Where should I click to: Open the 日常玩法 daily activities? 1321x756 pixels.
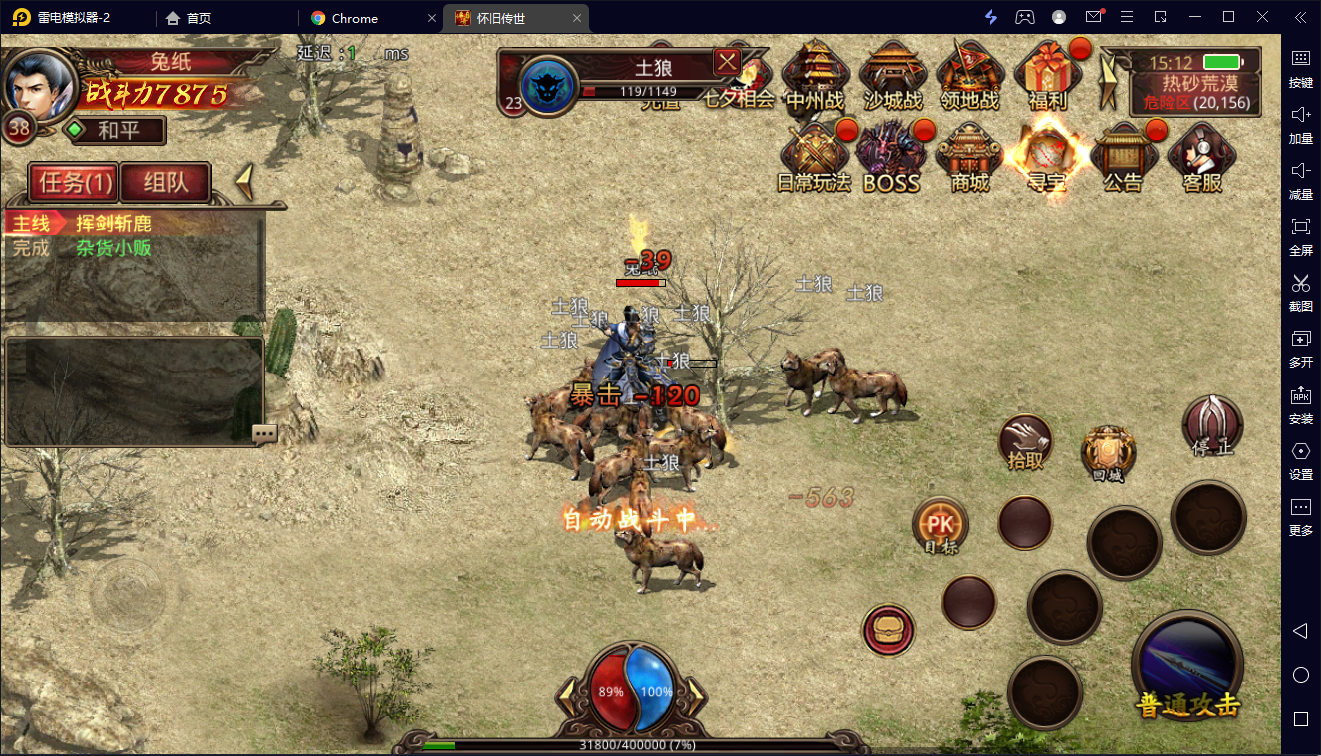[x=814, y=156]
